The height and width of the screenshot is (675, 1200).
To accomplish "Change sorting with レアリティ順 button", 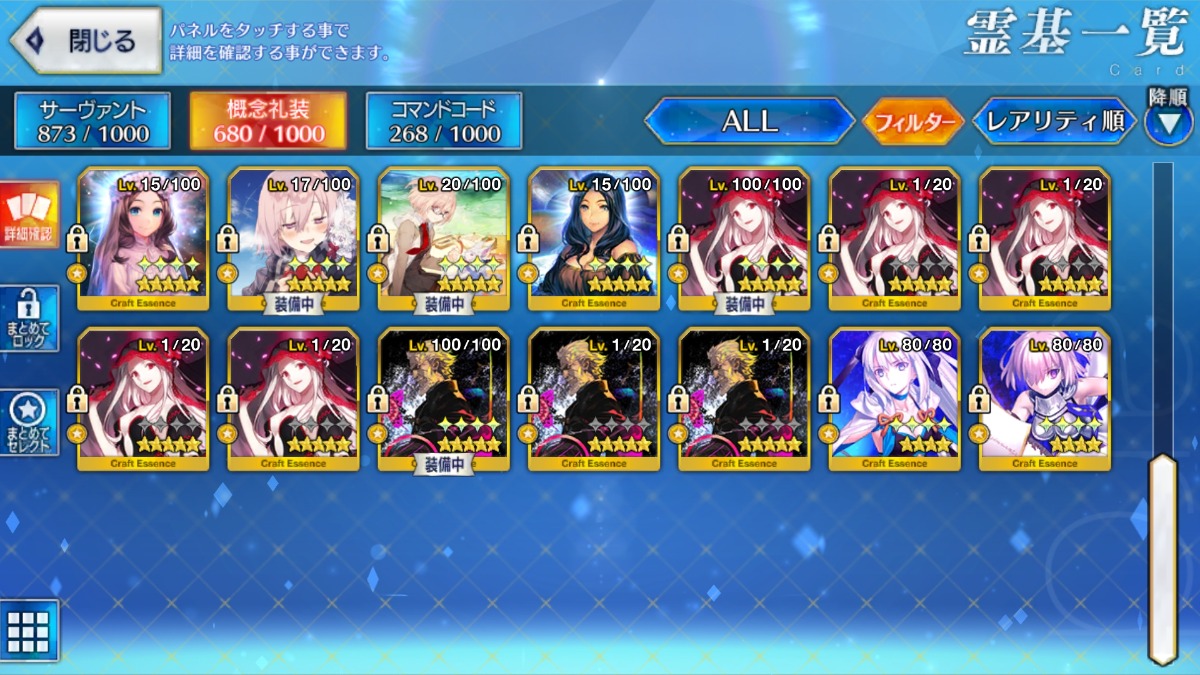I will [x=1054, y=121].
